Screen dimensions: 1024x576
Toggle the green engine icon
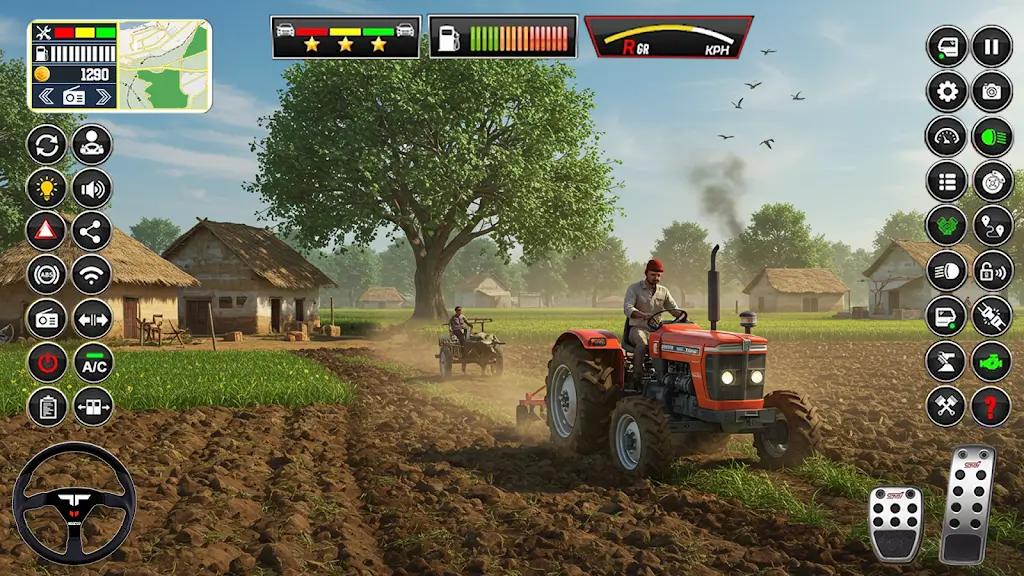tap(991, 361)
